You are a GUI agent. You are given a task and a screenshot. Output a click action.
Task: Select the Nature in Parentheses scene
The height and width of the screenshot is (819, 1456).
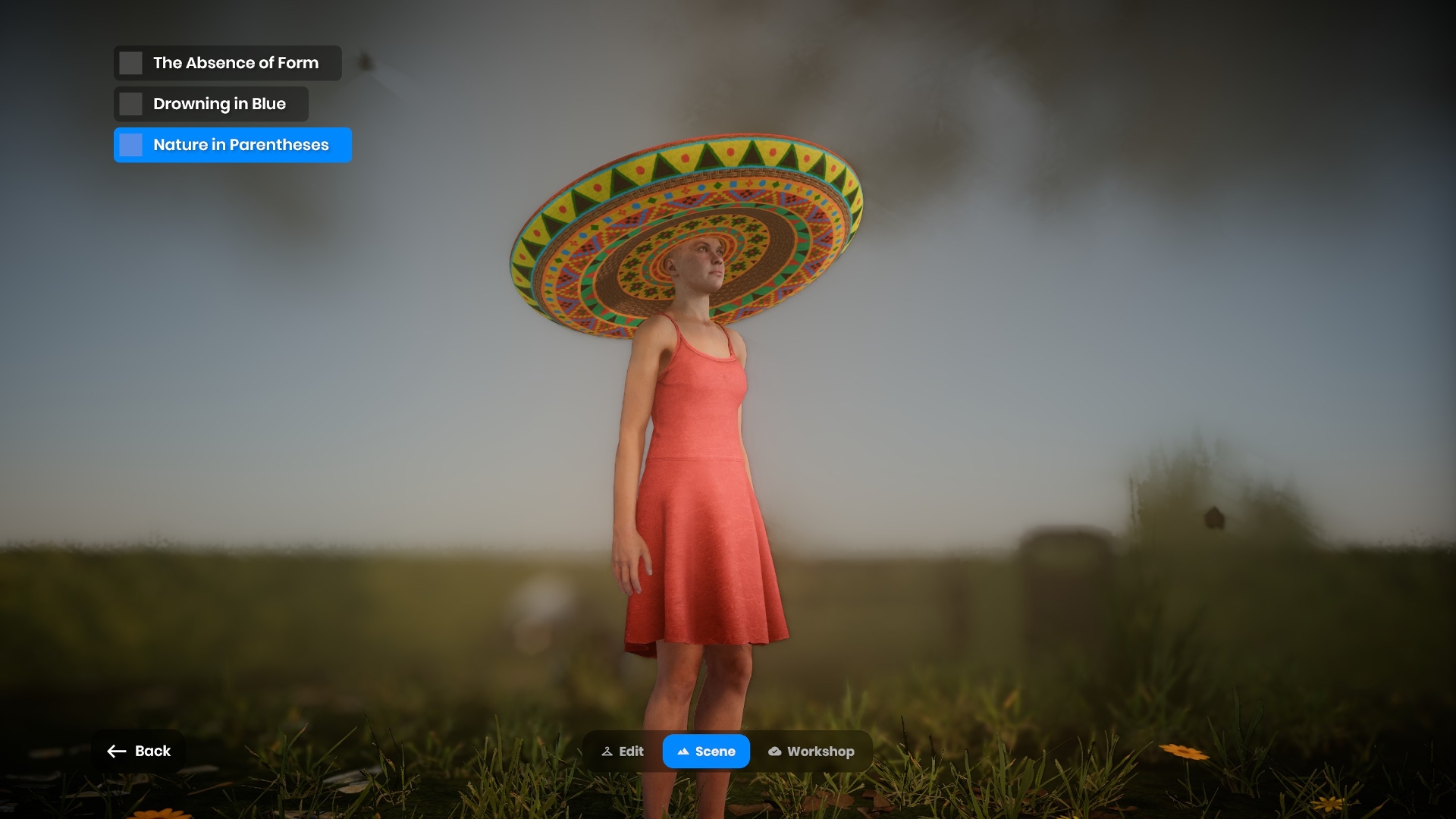[x=232, y=145]
